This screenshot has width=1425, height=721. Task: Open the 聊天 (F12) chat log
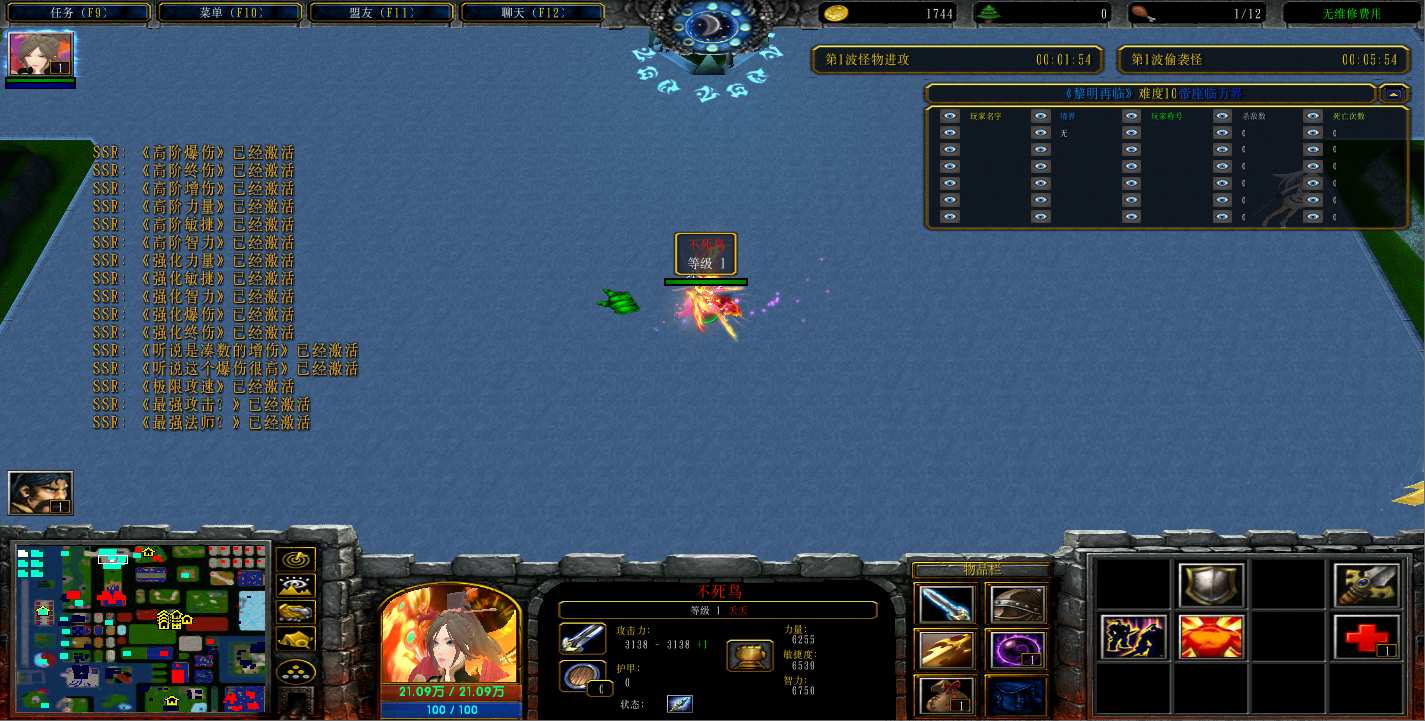click(x=530, y=13)
